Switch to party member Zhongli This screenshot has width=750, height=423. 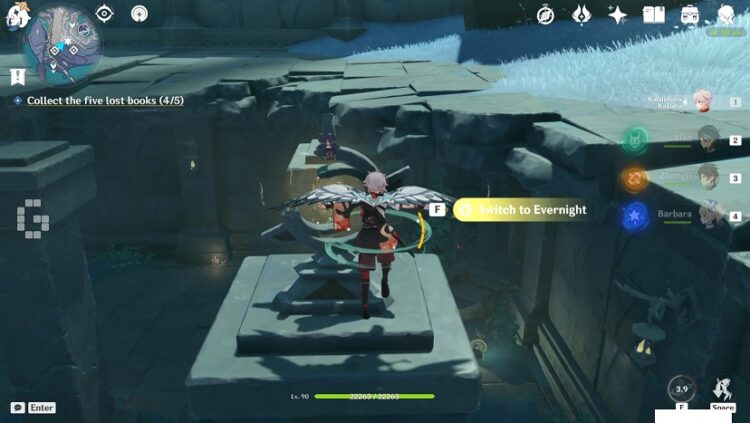pos(709,176)
